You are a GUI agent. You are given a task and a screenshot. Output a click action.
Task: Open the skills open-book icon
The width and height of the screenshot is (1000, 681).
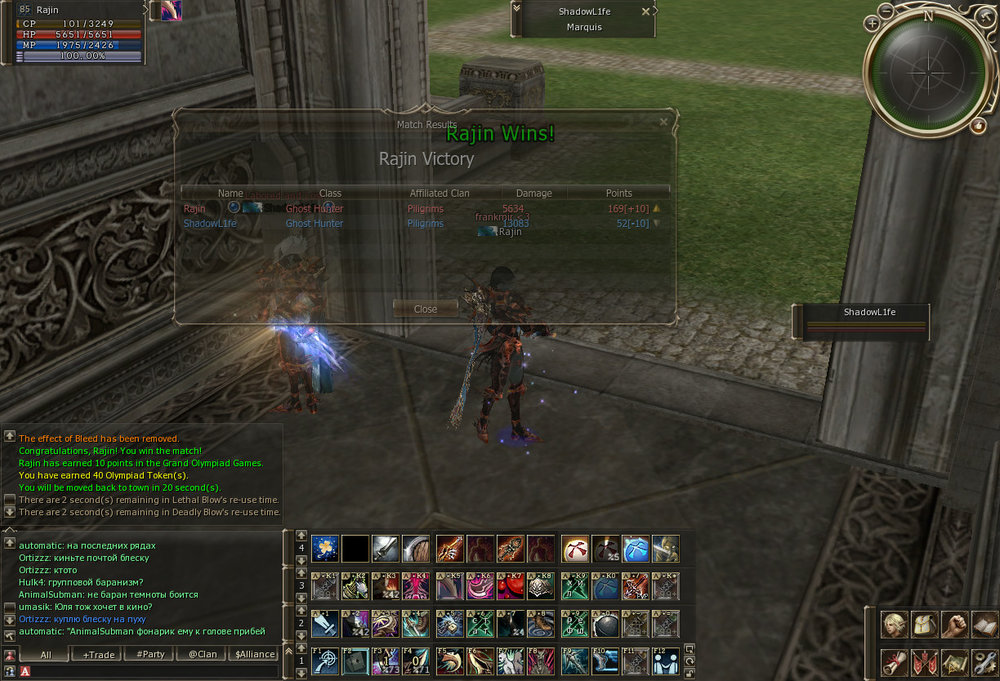point(985,625)
